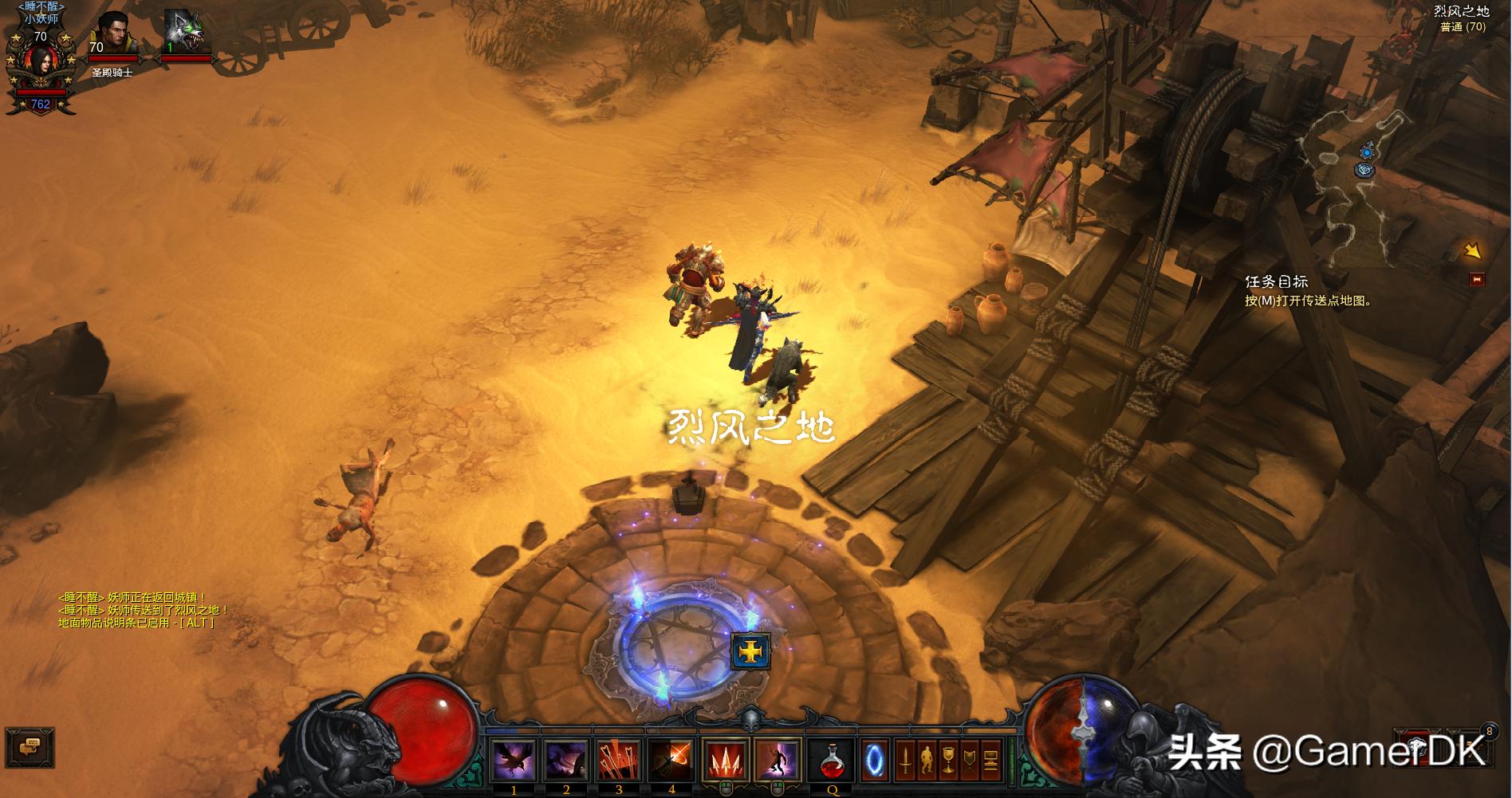Screen dimensions: 1512x798
Task: Open the inventory via the sword icon
Action: coord(905,760)
